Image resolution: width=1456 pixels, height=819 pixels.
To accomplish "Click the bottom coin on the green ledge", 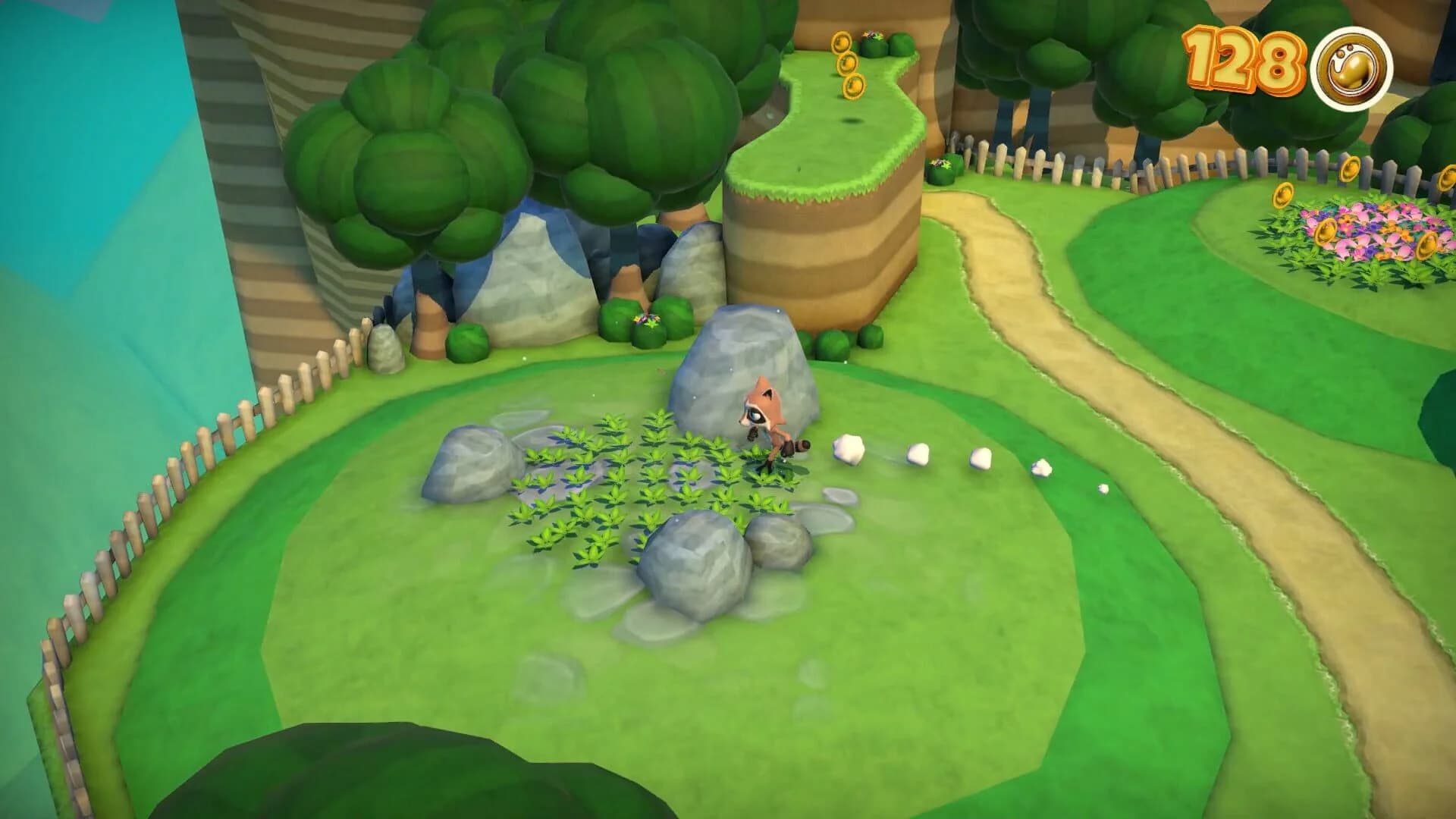I will [x=855, y=85].
